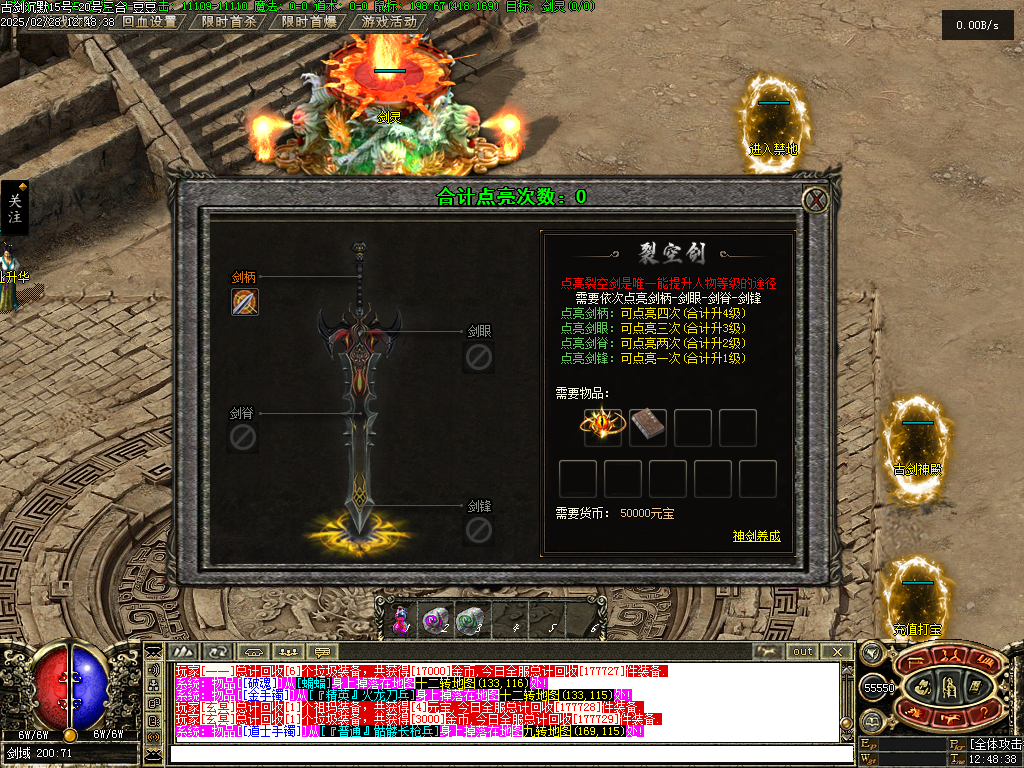The image size is (1024, 768).
Task: Click the chat text input field
Action: coord(500,753)
